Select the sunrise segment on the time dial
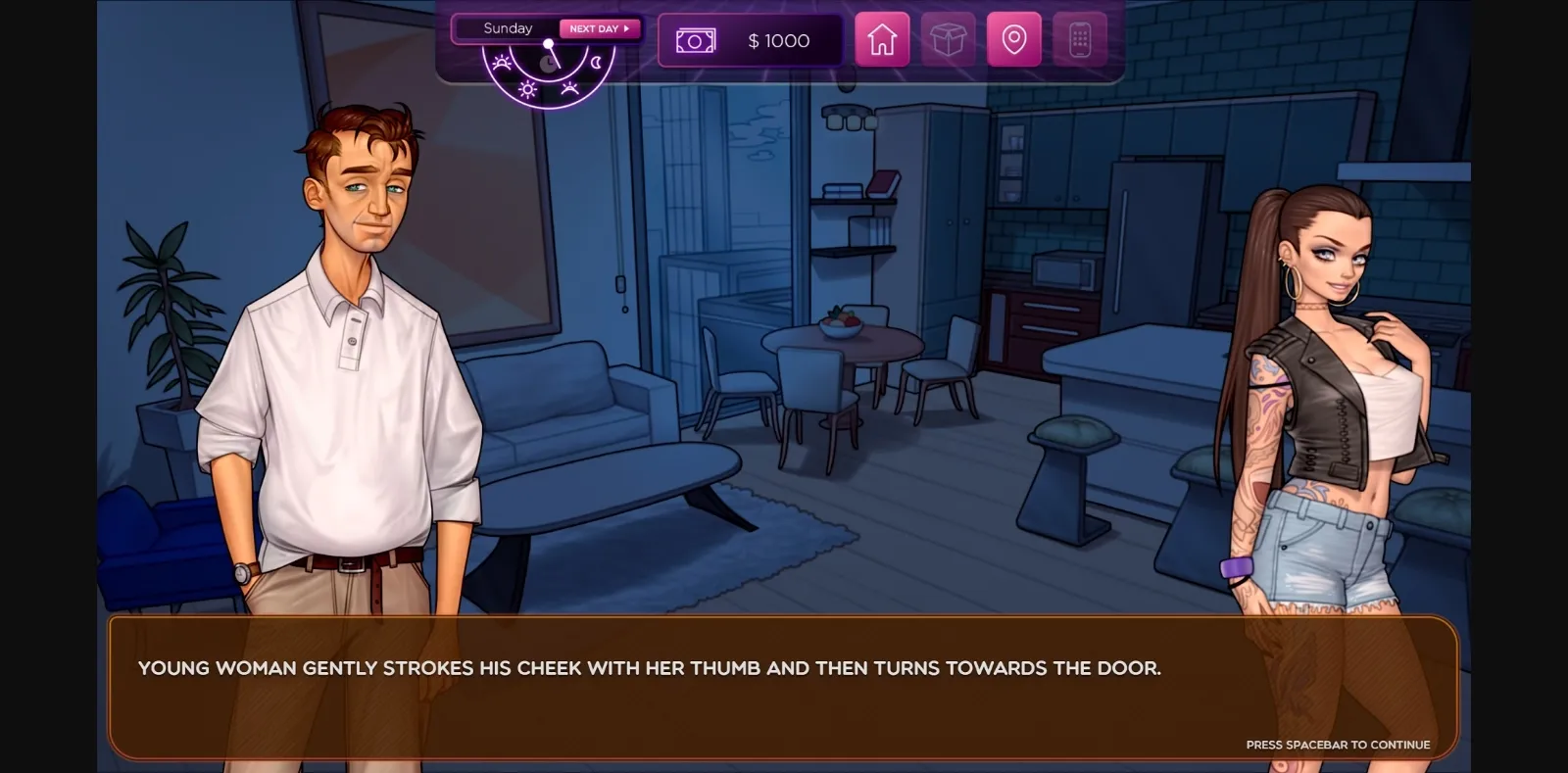The width and height of the screenshot is (1568, 773). pos(502,63)
